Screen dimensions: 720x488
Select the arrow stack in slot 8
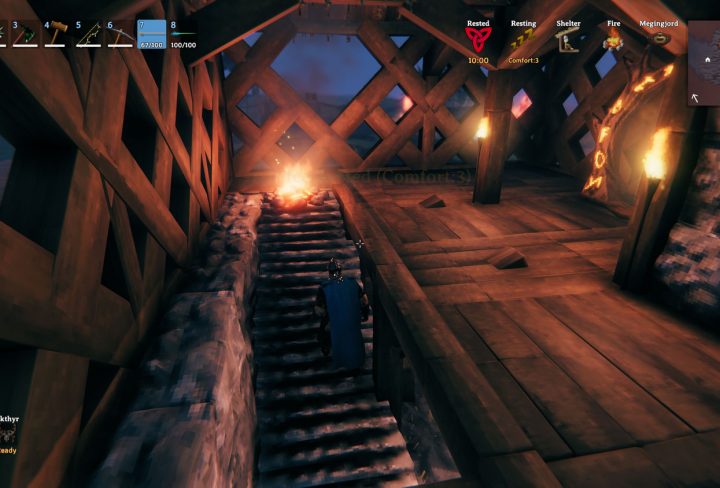click(184, 35)
